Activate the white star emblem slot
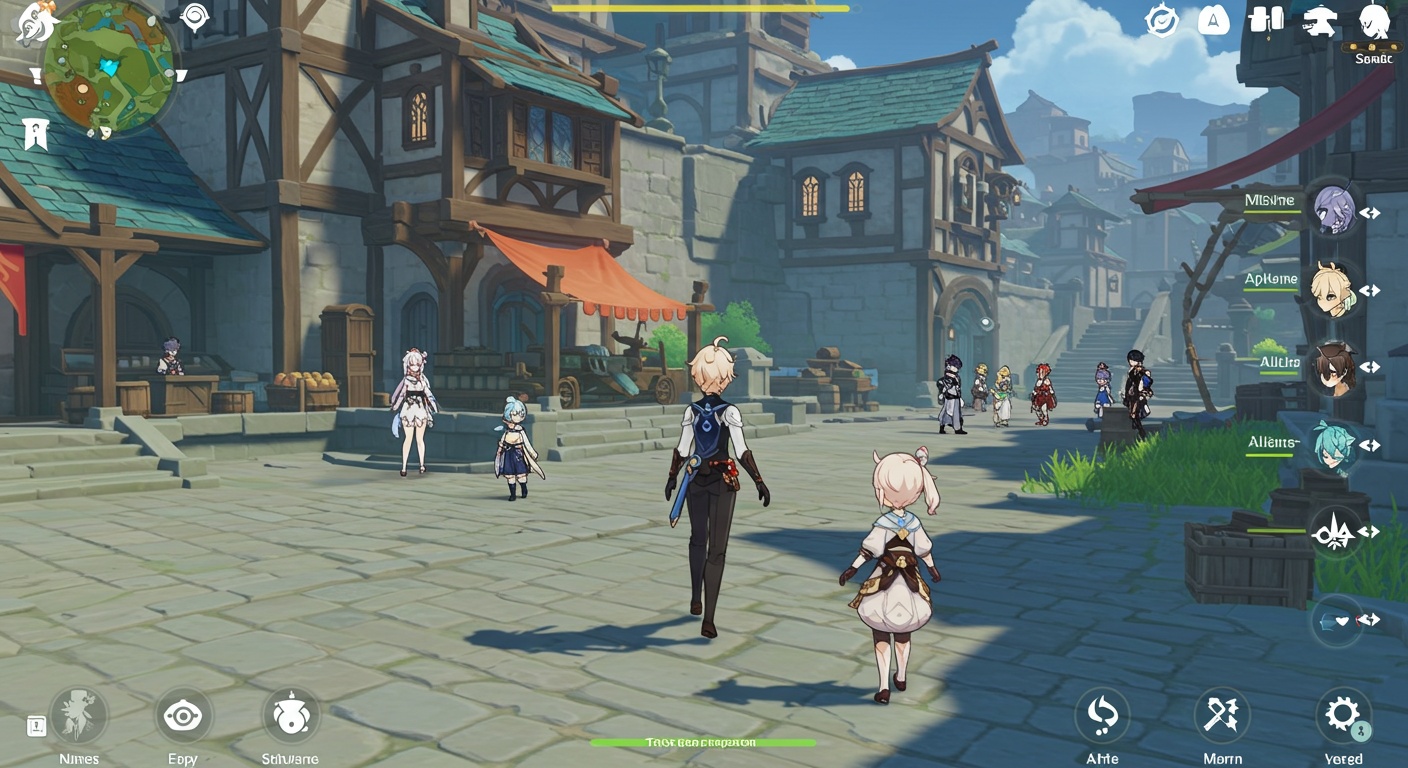Image resolution: width=1408 pixels, height=768 pixels. [x=1336, y=531]
